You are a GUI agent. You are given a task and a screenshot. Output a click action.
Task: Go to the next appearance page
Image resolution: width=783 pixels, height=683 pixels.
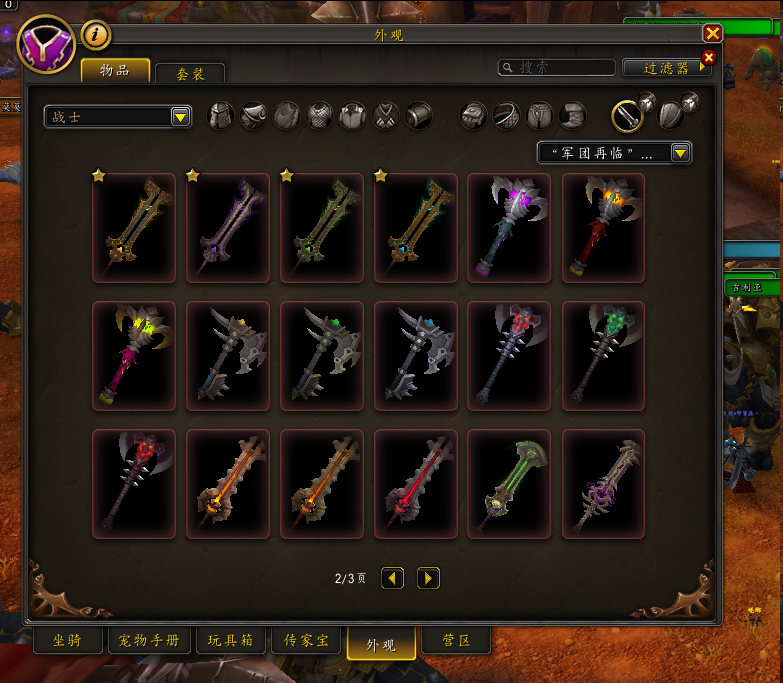[x=428, y=578]
